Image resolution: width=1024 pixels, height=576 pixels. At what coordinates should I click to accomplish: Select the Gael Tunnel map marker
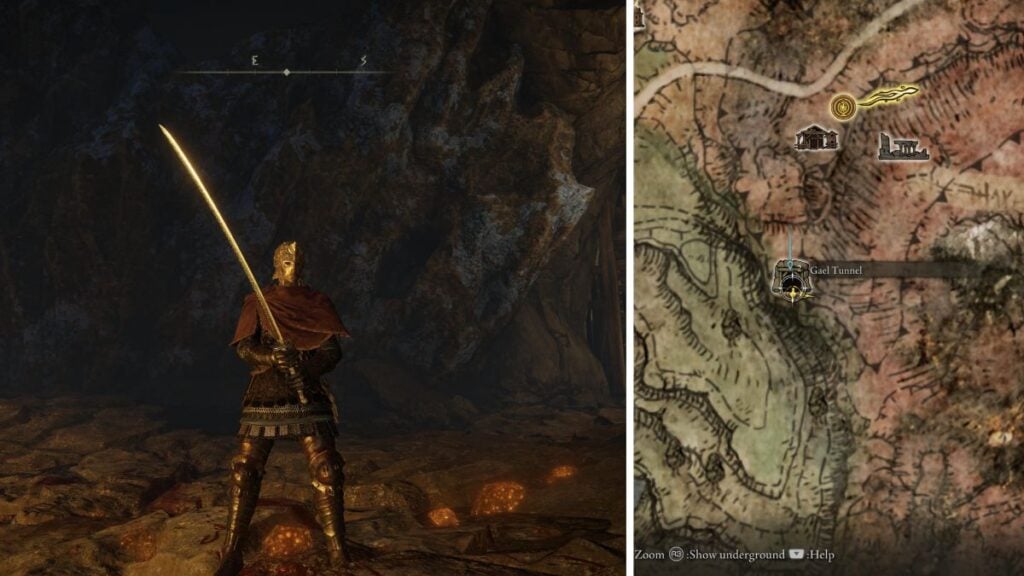point(791,279)
